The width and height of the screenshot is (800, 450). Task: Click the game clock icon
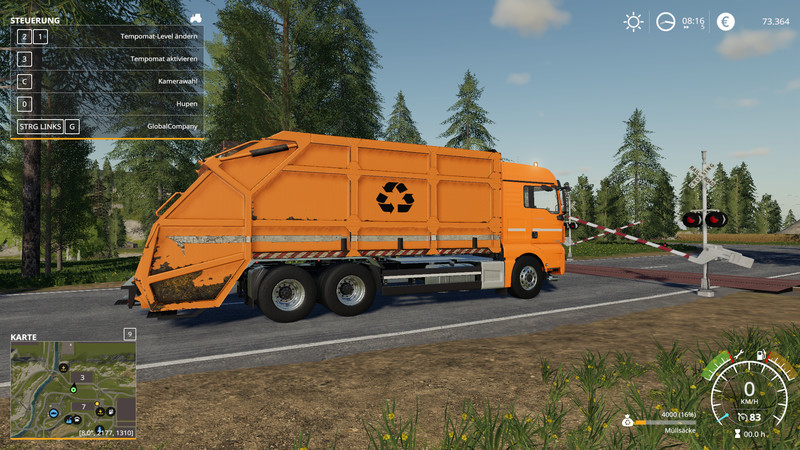click(665, 21)
